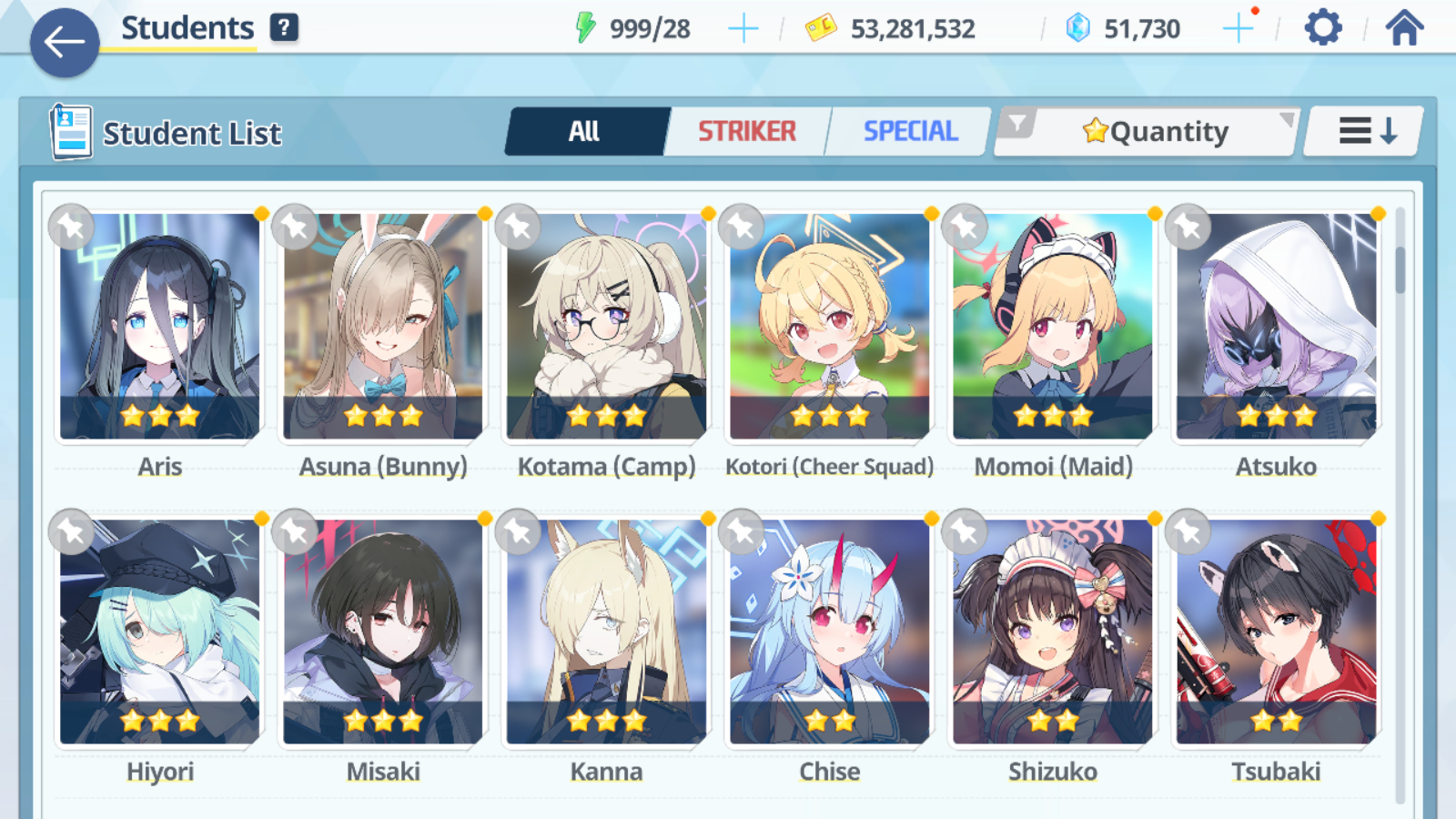Click the sort order list icon
The image size is (1456, 819).
(x=1361, y=130)
